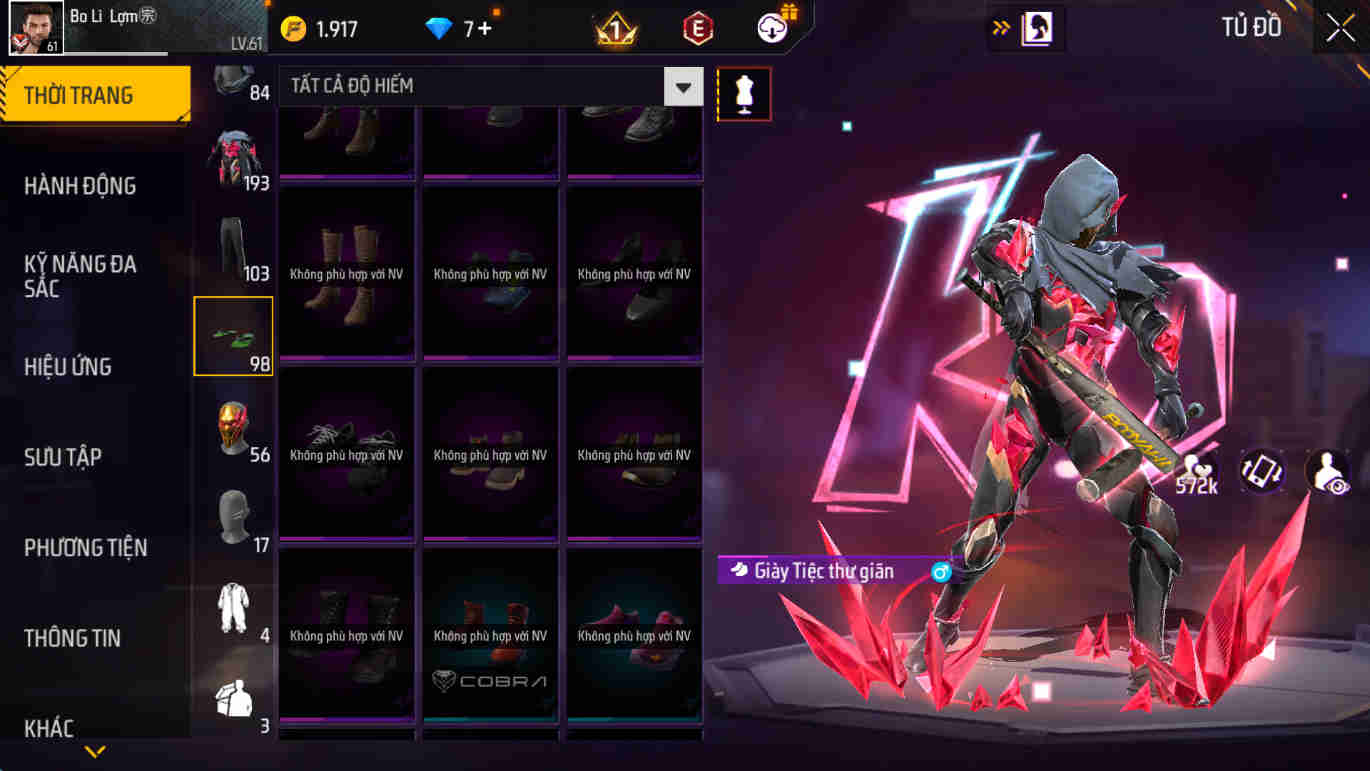Click the red Evo badge icon

tap(696, 27)
